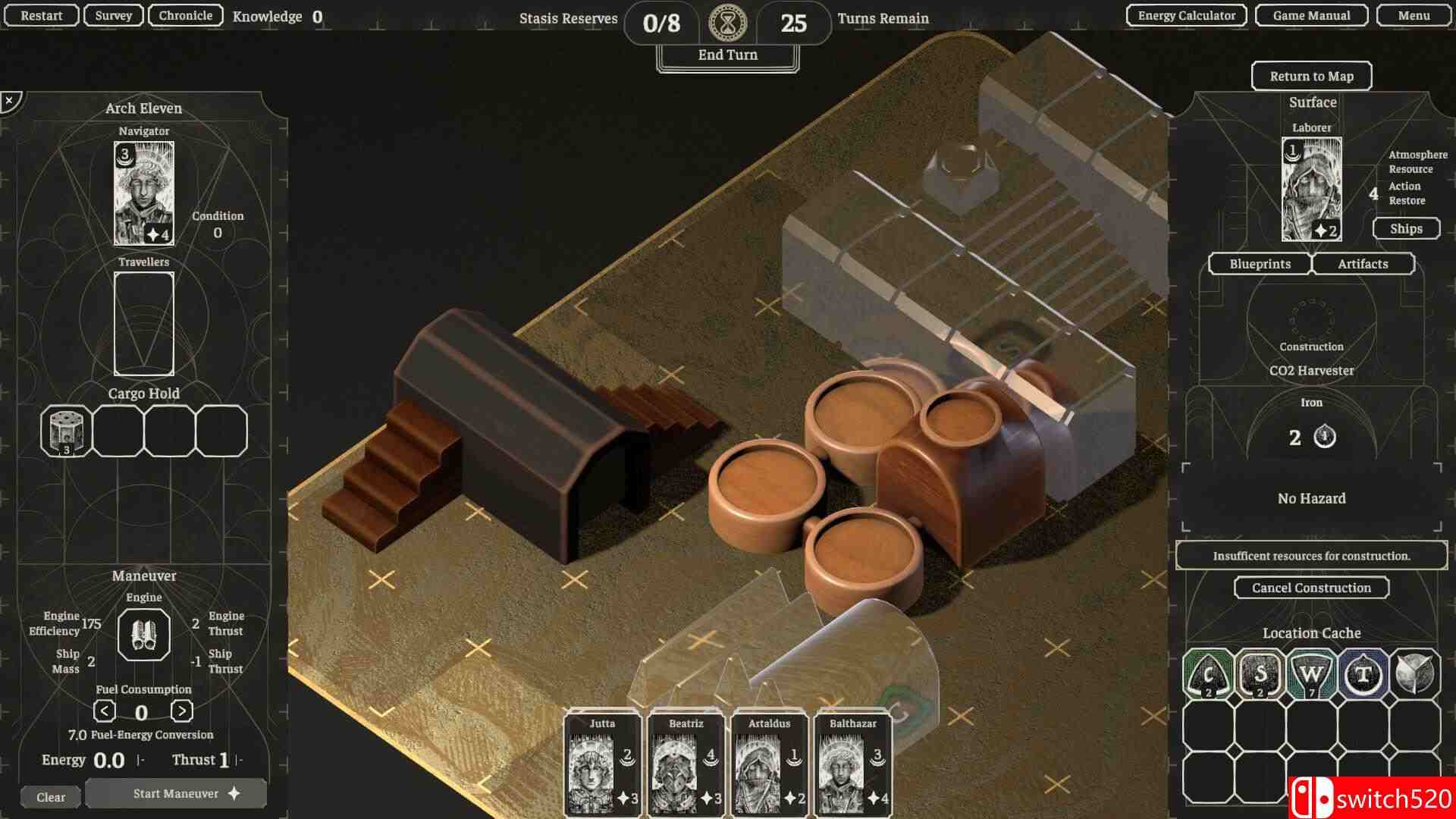
Task: Show the Ships list
Action: (1406, 228)
